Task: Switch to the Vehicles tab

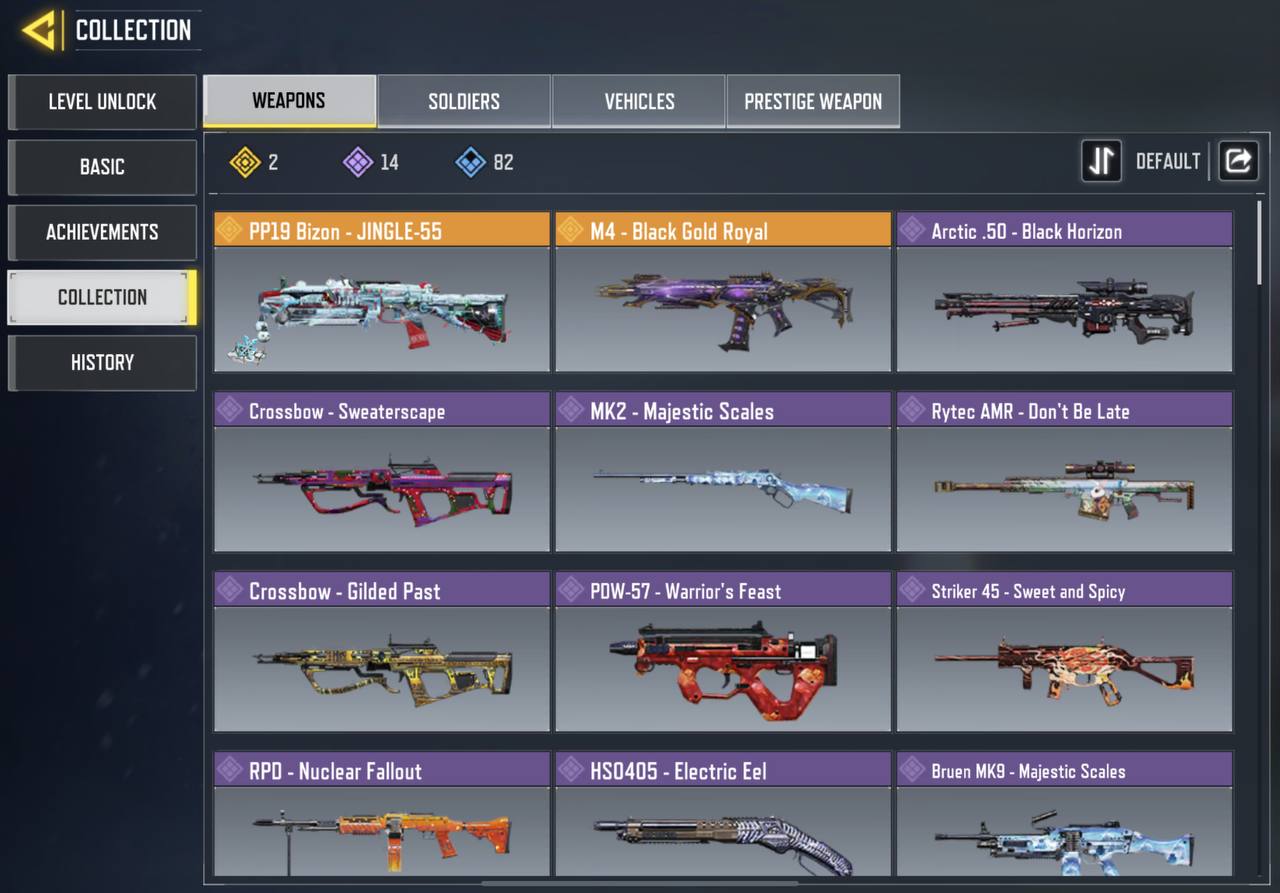Action: click(638, 100)
